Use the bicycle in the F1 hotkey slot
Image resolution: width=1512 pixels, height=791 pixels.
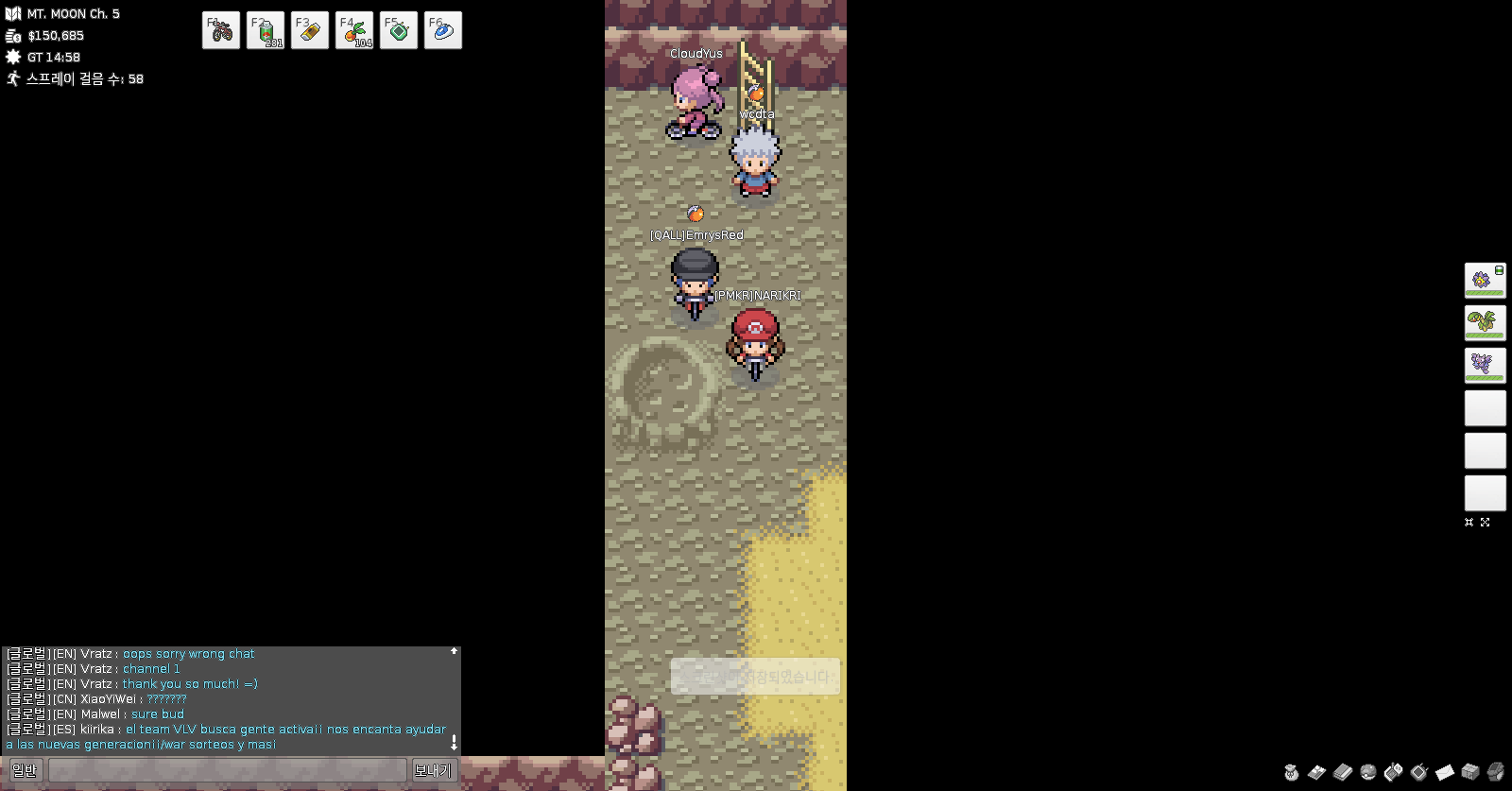pyautogui.click(x=221, y=30)
